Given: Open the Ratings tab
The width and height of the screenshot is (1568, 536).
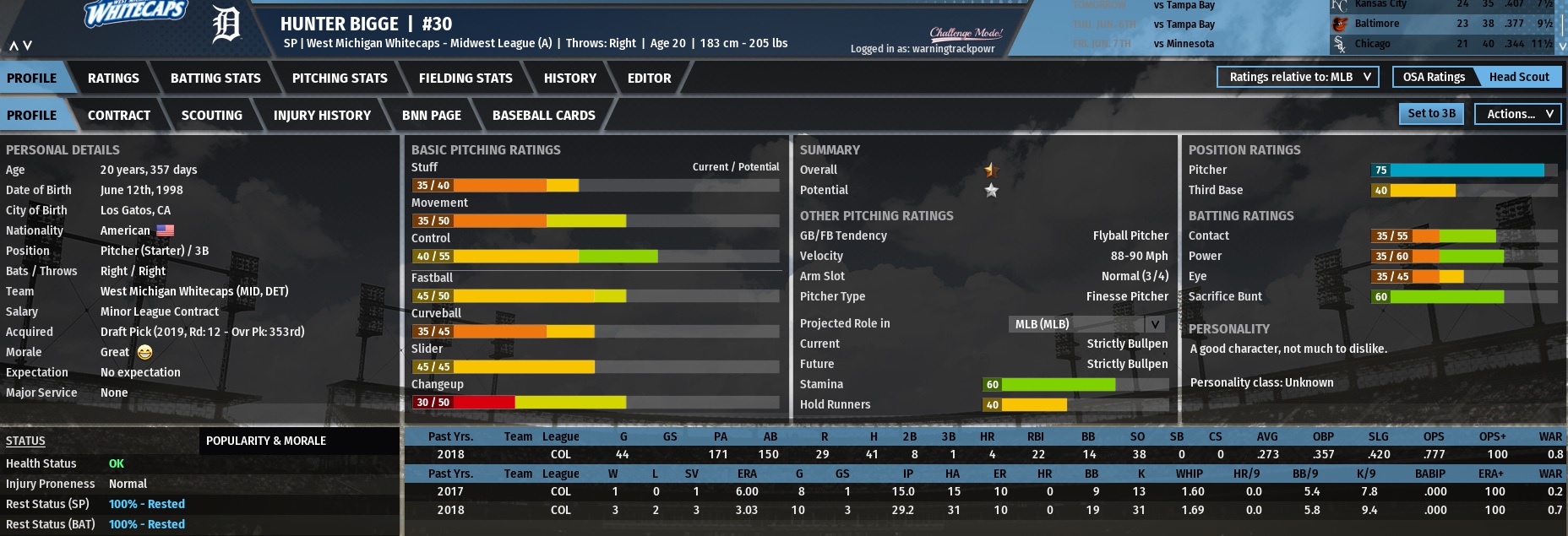Looking at the screenshot, I should click(113, 78).
